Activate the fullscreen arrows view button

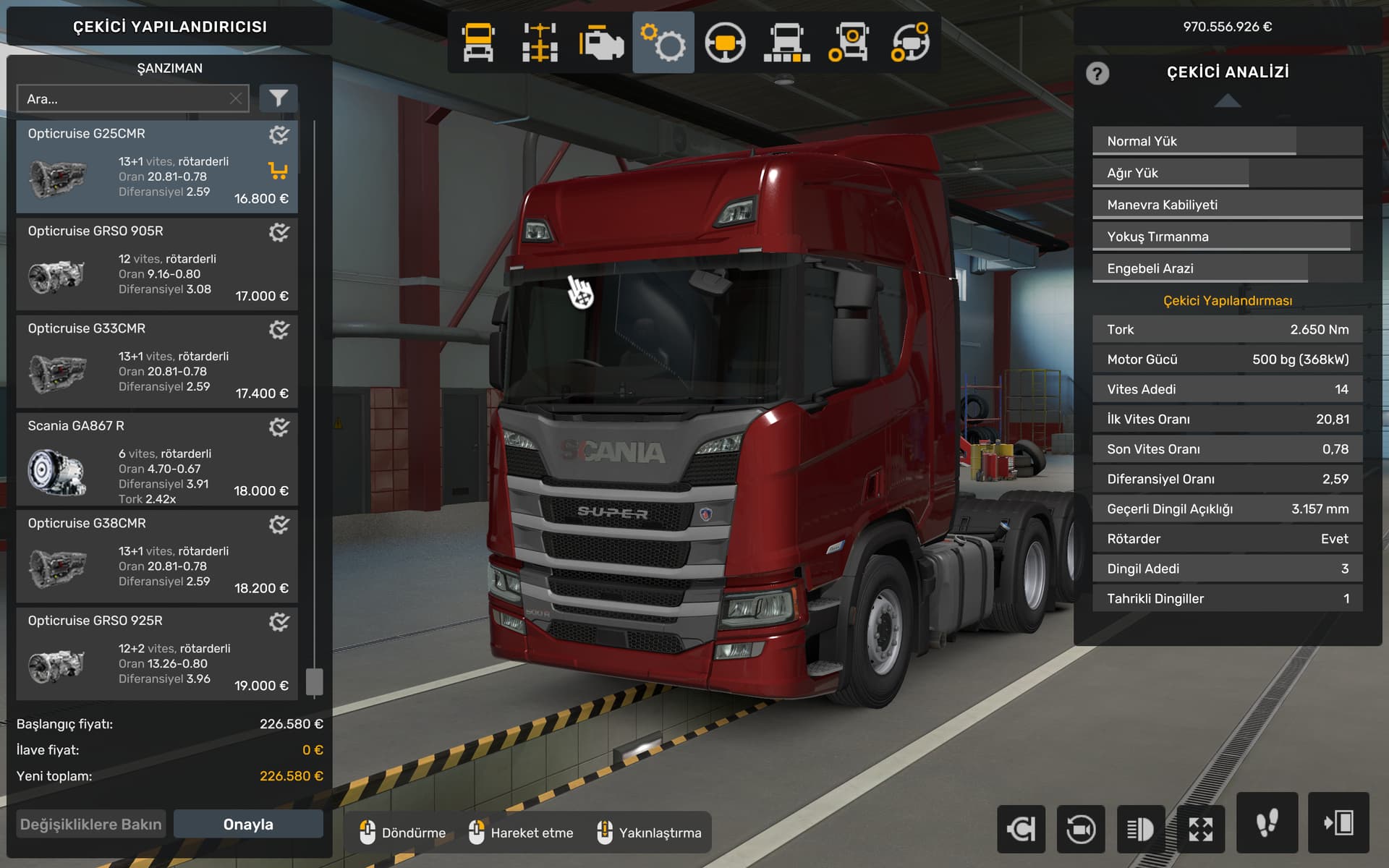pos(1201,829)
